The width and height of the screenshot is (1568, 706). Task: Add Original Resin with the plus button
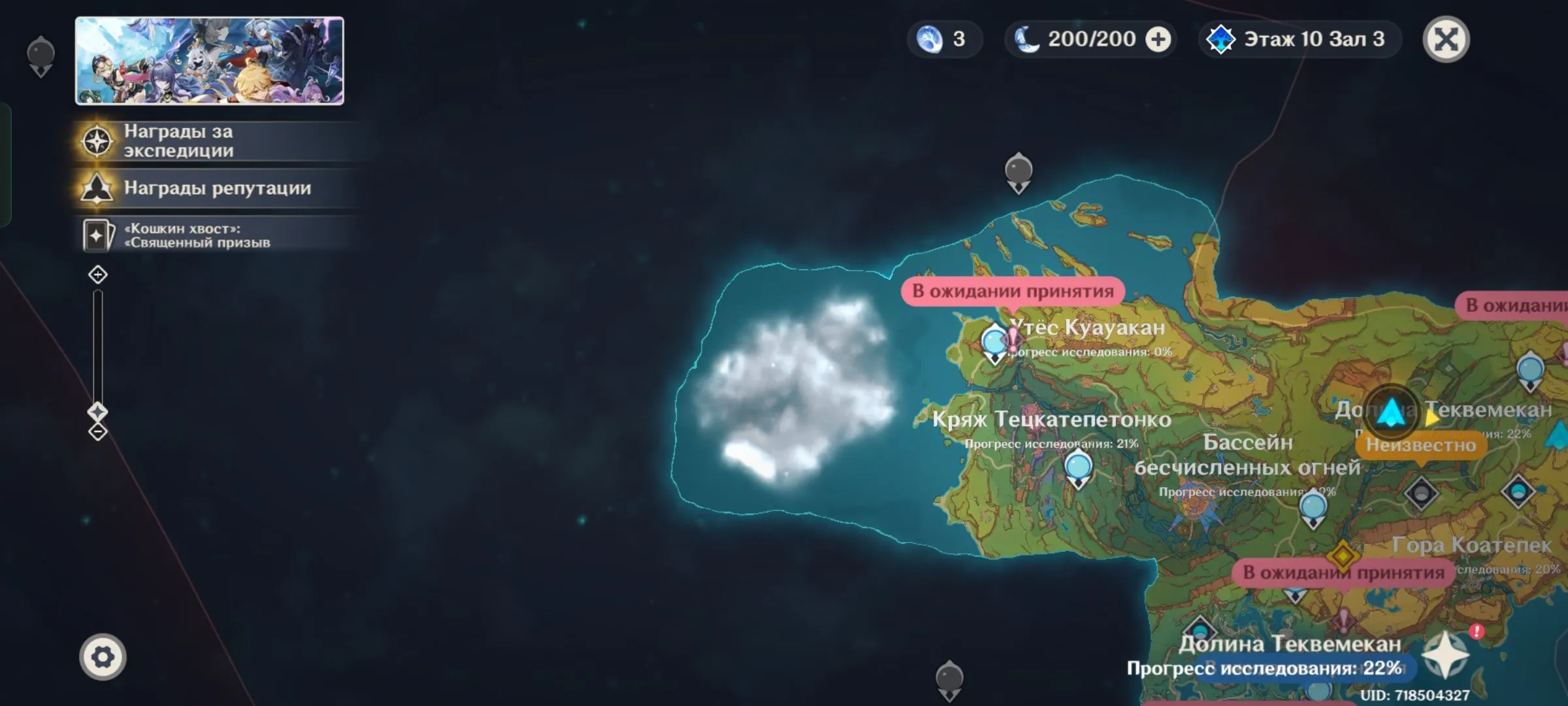(1158, 40)
